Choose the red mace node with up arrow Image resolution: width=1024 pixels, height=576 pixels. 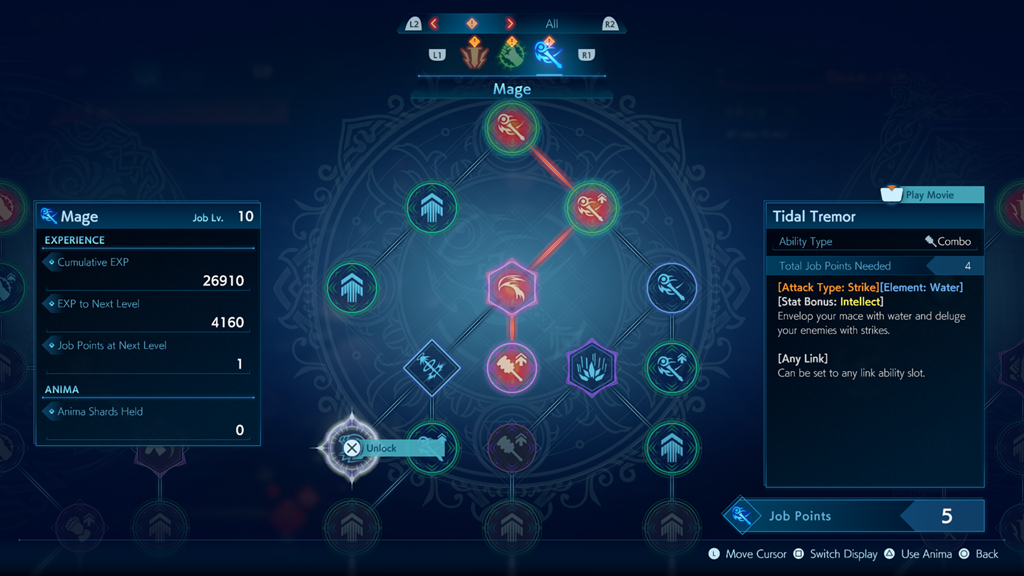[x=592, y=208]
